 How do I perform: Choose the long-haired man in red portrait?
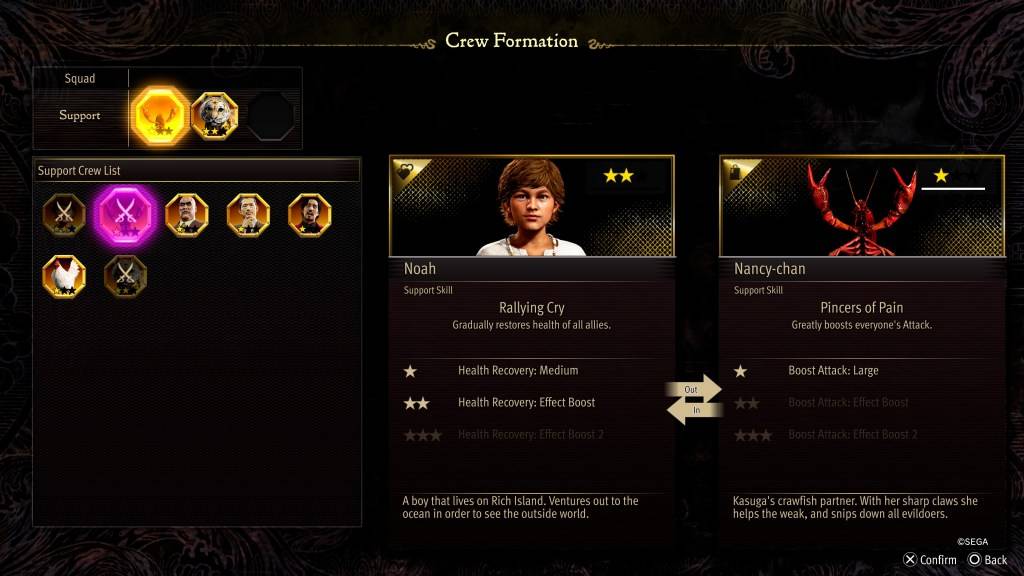click(x=310, y=213)
